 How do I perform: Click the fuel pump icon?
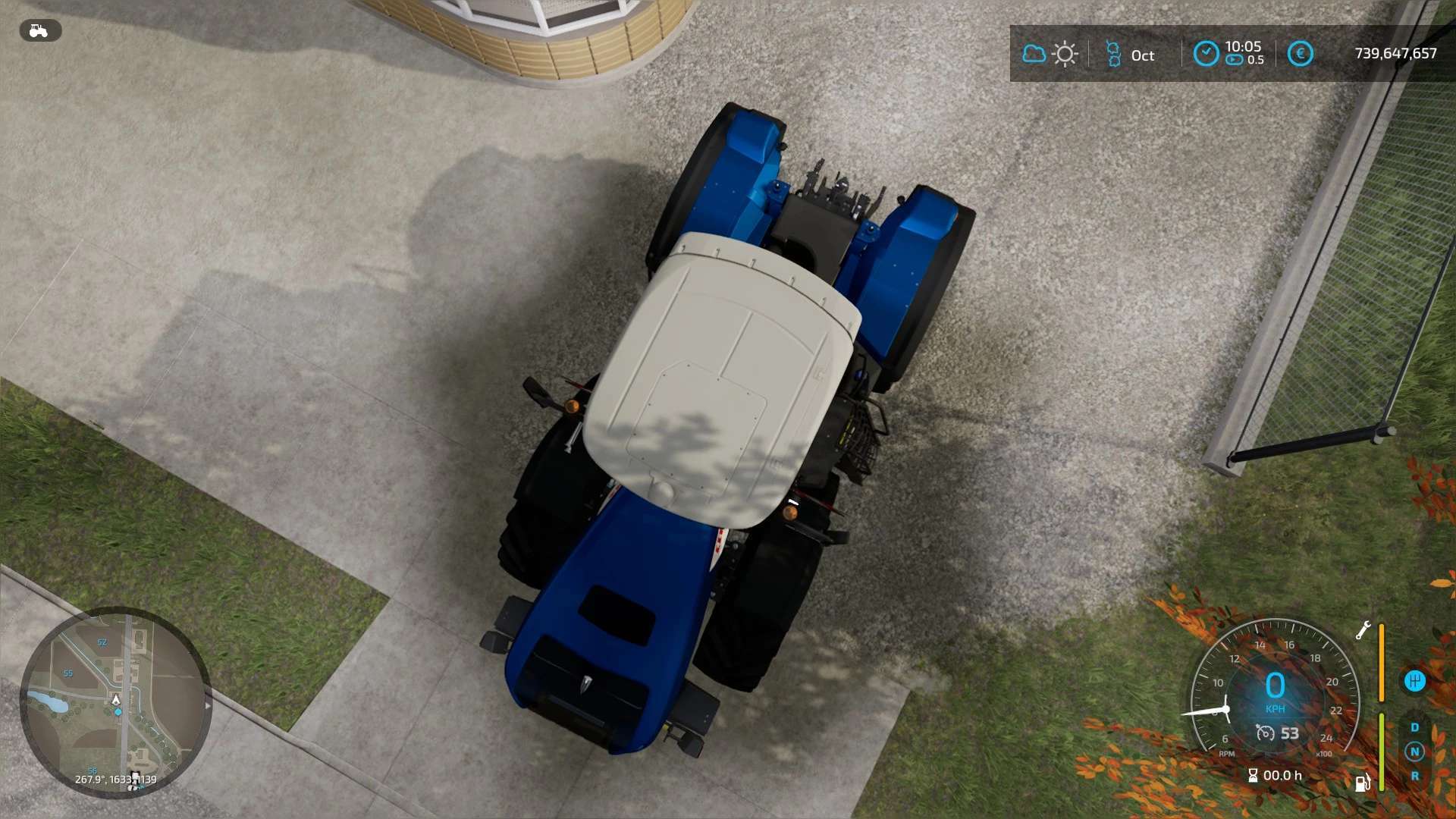tap(1363, 782)
